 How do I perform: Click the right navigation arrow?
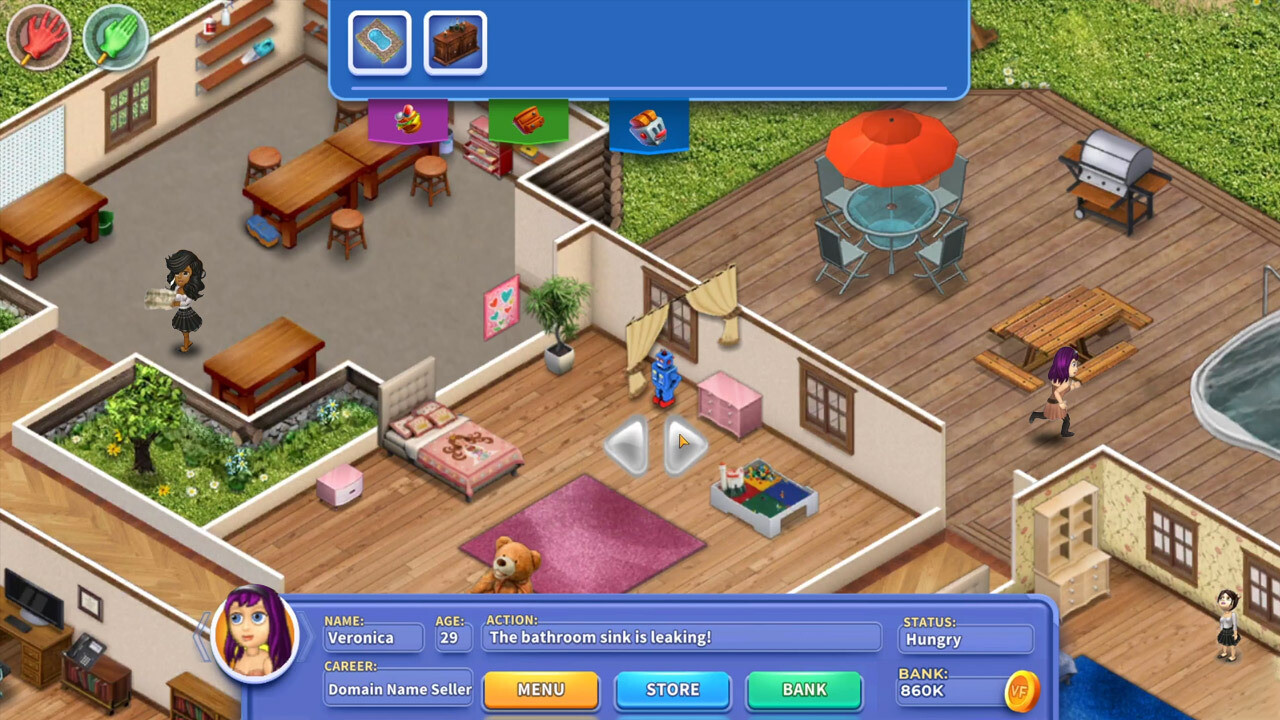click(x=685, y=444)
